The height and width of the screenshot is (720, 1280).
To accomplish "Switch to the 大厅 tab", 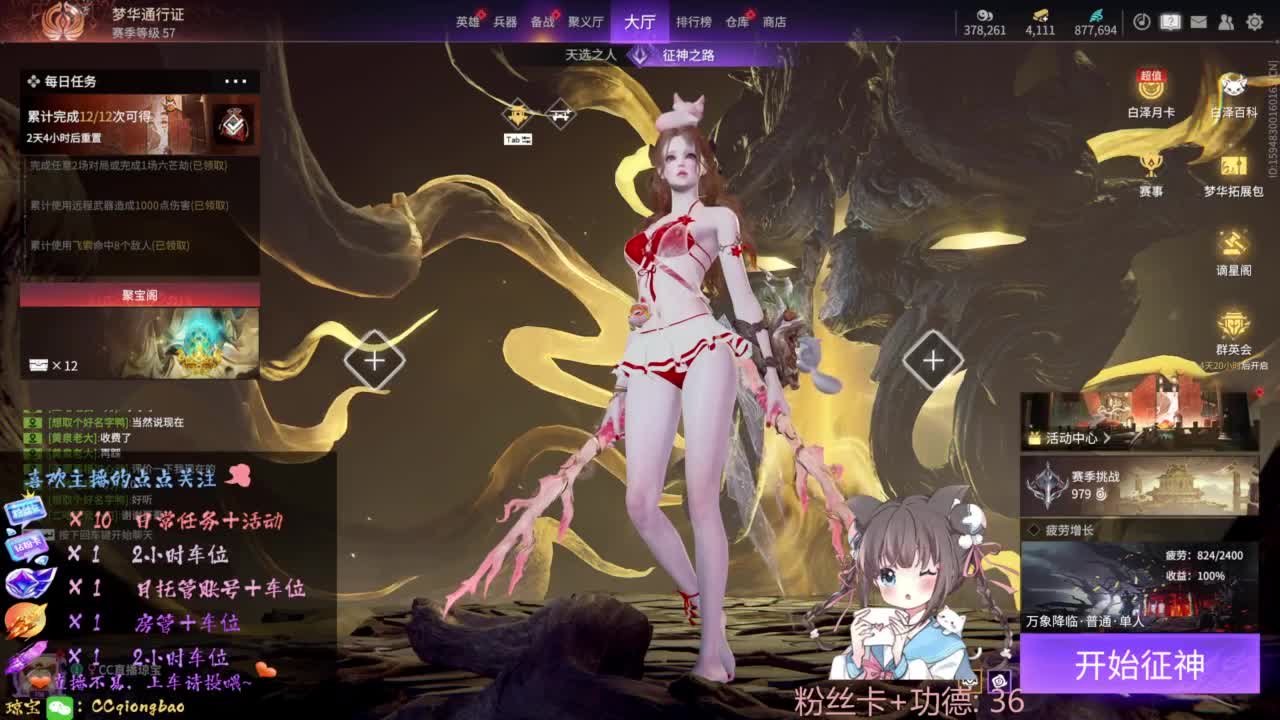I will coord(638,20).
